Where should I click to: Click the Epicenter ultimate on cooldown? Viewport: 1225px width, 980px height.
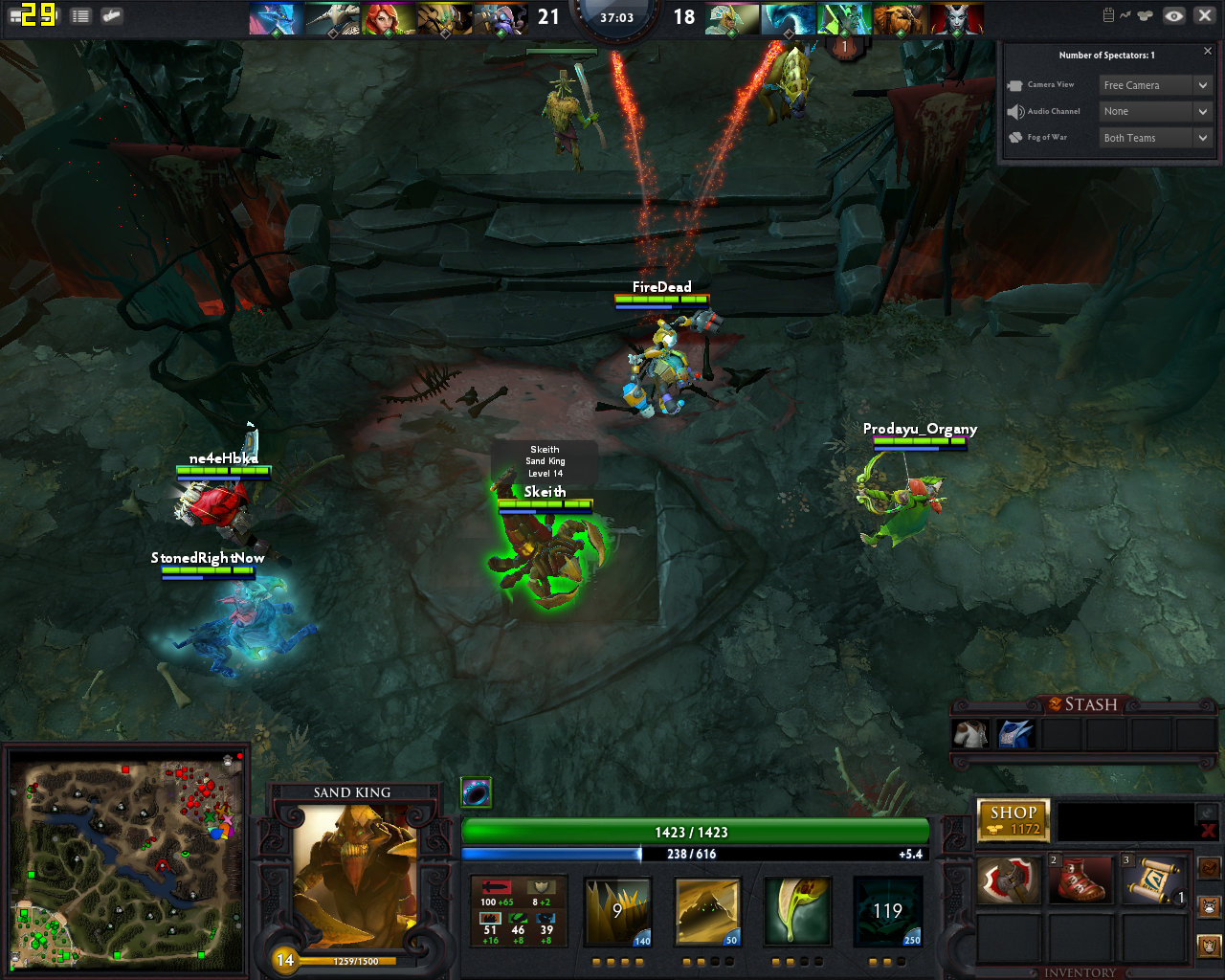click(887, 911)
